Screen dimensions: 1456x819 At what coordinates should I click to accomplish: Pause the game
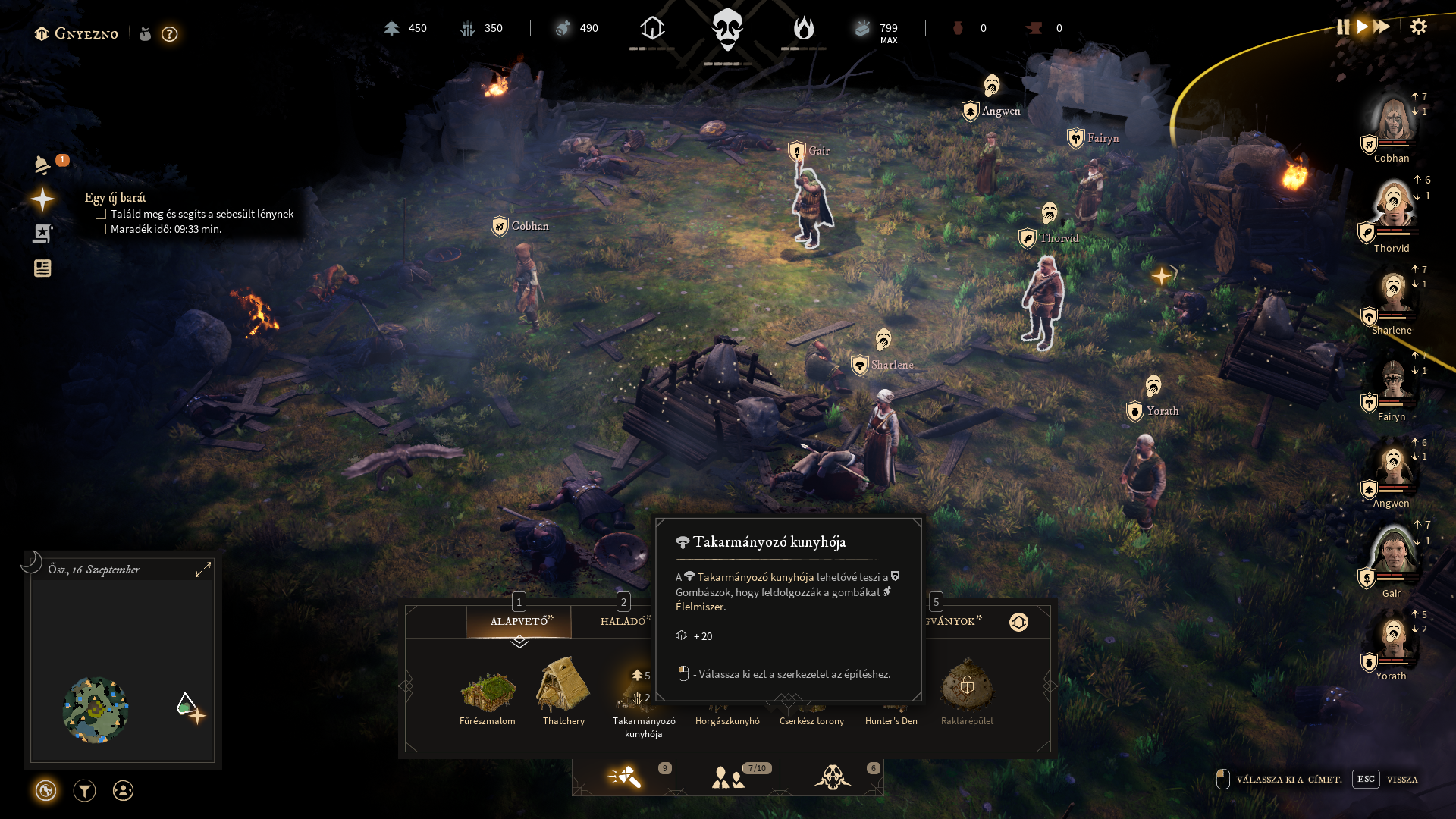point(1342,27)
